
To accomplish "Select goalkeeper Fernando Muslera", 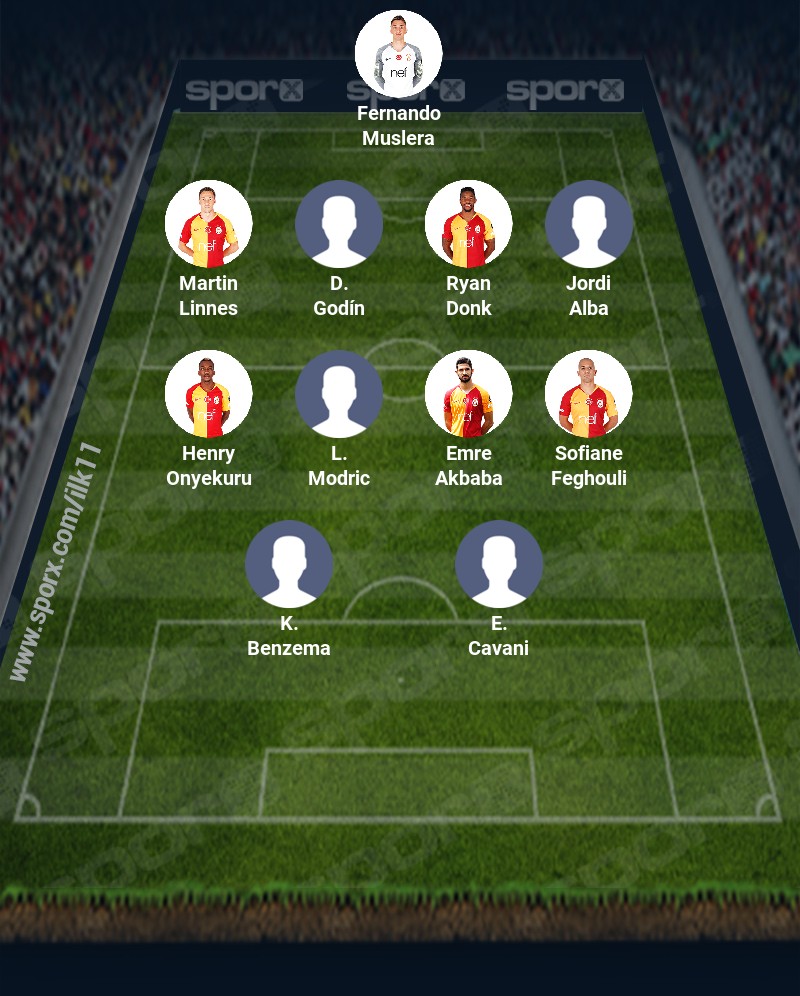I will pyautogui.click(x=398, y=54).
